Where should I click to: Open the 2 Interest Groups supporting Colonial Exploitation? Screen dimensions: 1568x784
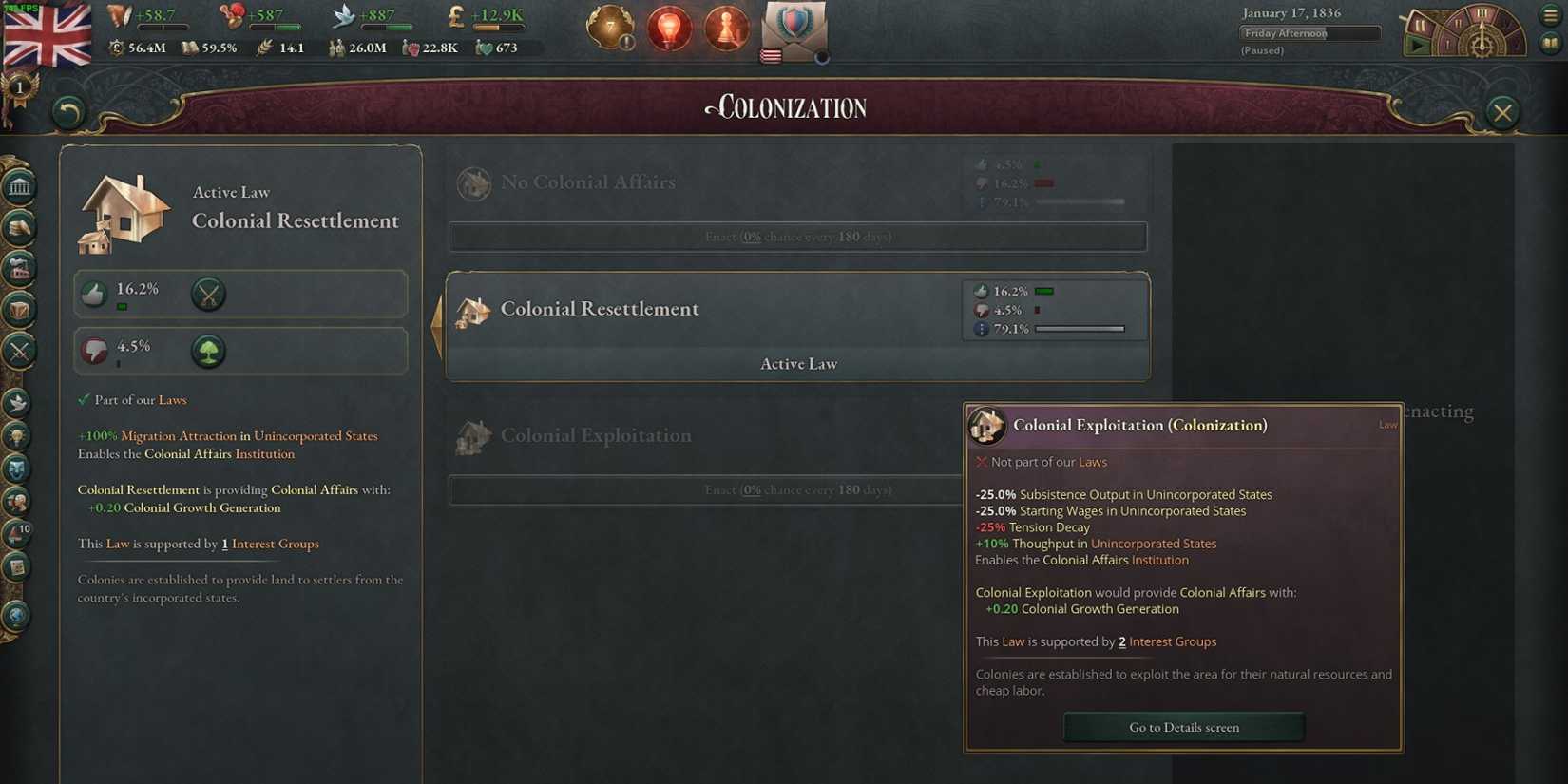tap(1167, 641)
